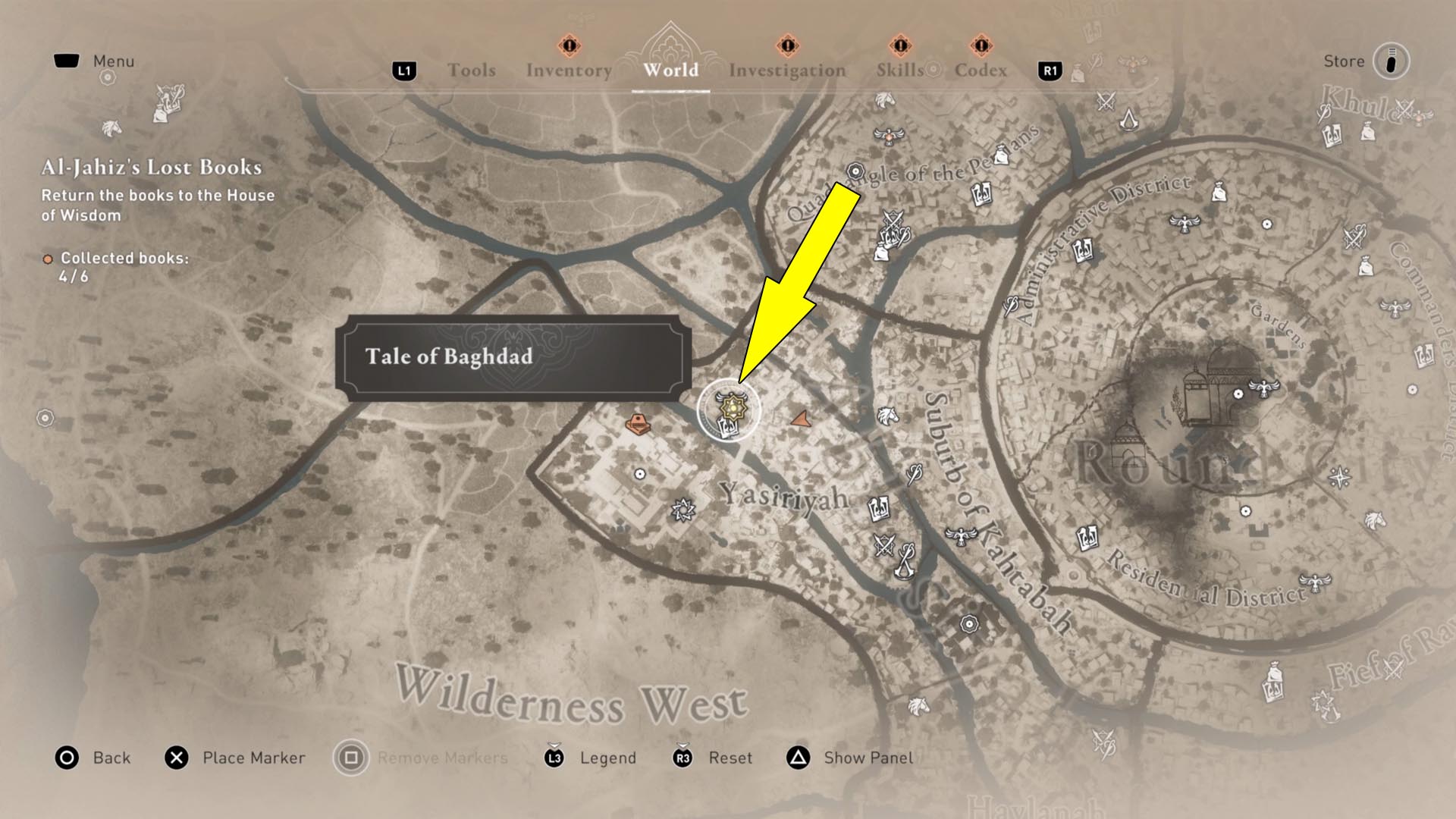This screenshot has width=1456, height=819.
Task: Click the eagle viewpoint icon in Suburb of Kahtabah
Action: click(x=961, y=535)
